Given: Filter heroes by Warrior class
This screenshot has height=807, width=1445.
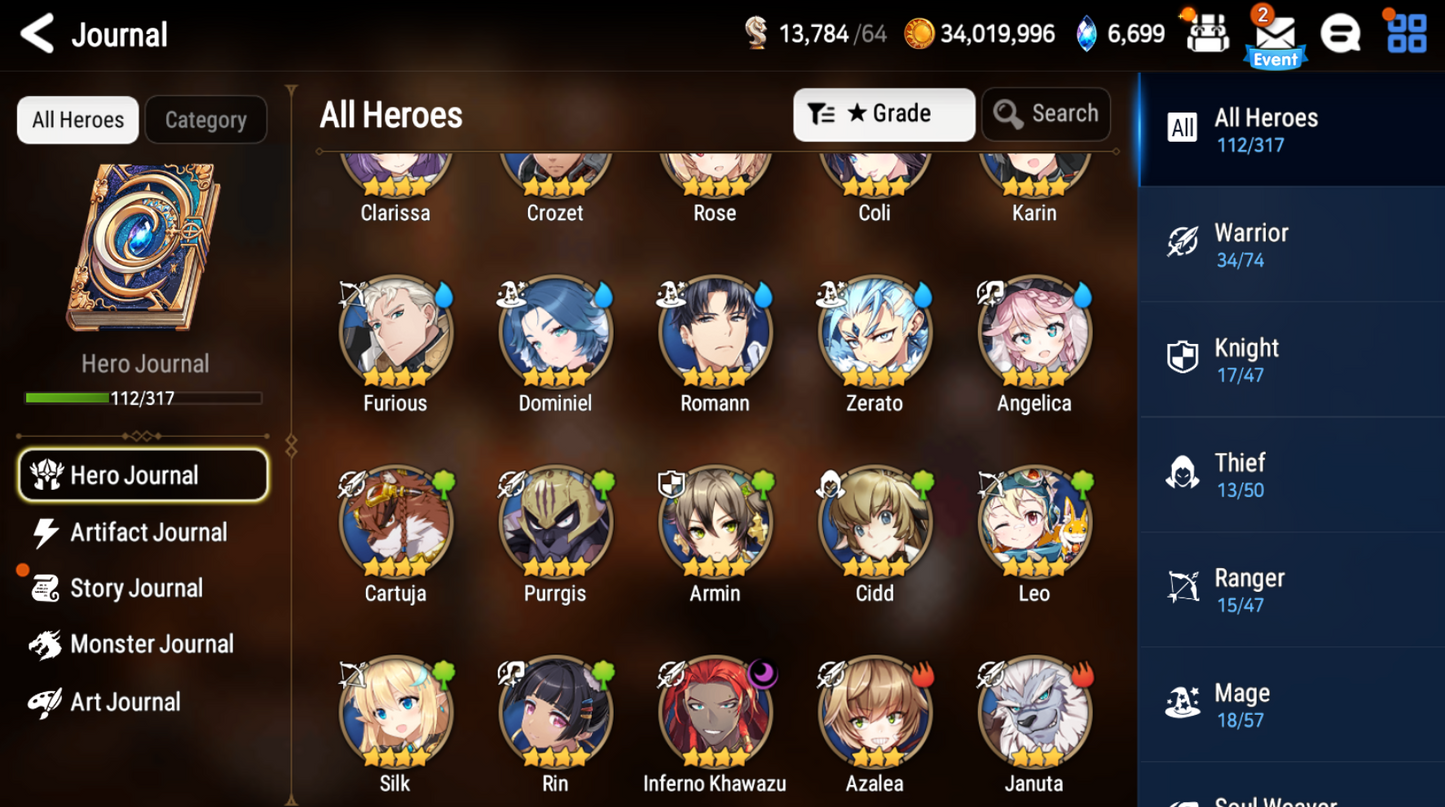Looking at the screenshot, I should (1290, 245).
